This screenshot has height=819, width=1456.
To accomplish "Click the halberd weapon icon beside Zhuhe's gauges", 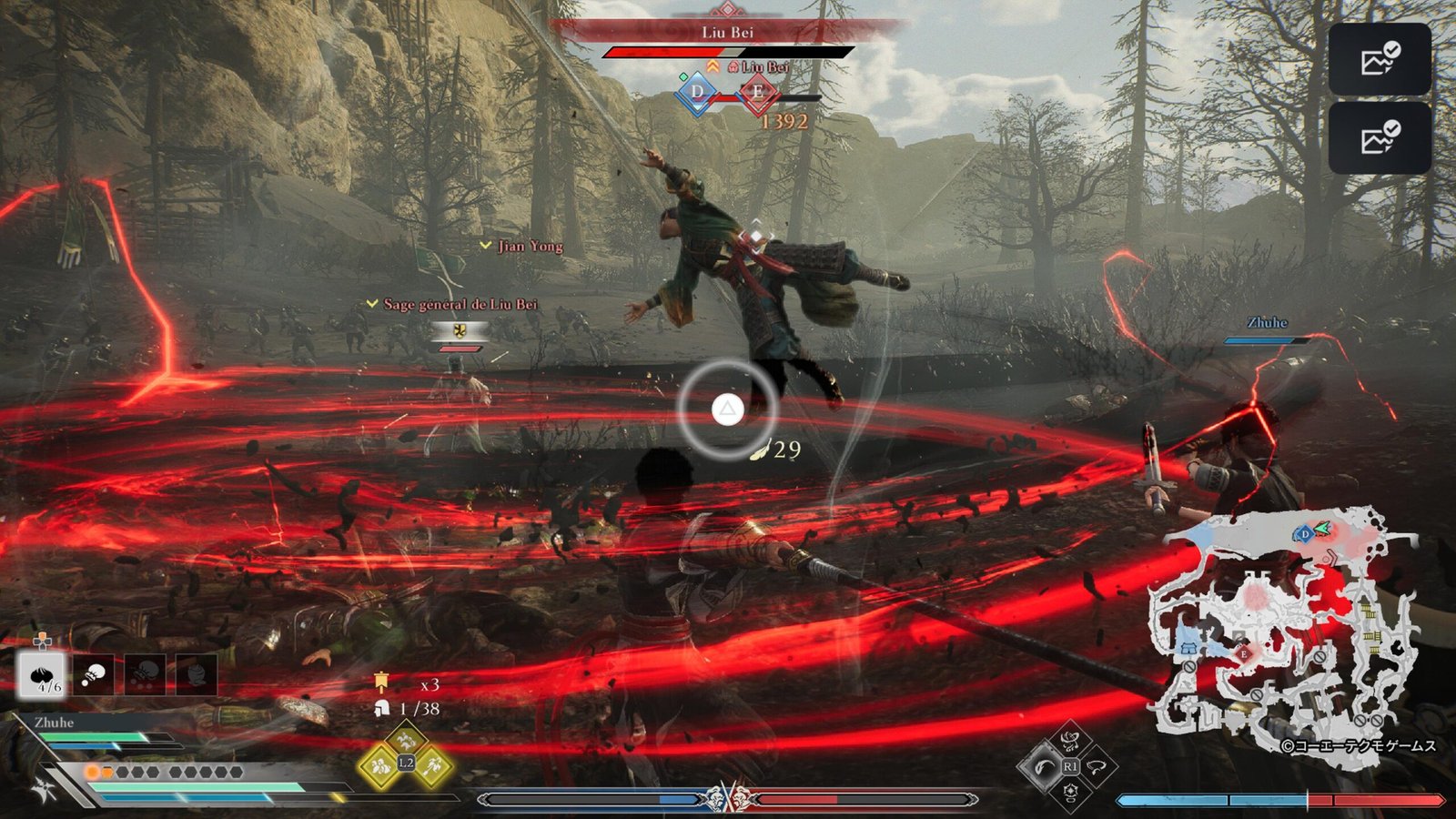I will [44, 789].
